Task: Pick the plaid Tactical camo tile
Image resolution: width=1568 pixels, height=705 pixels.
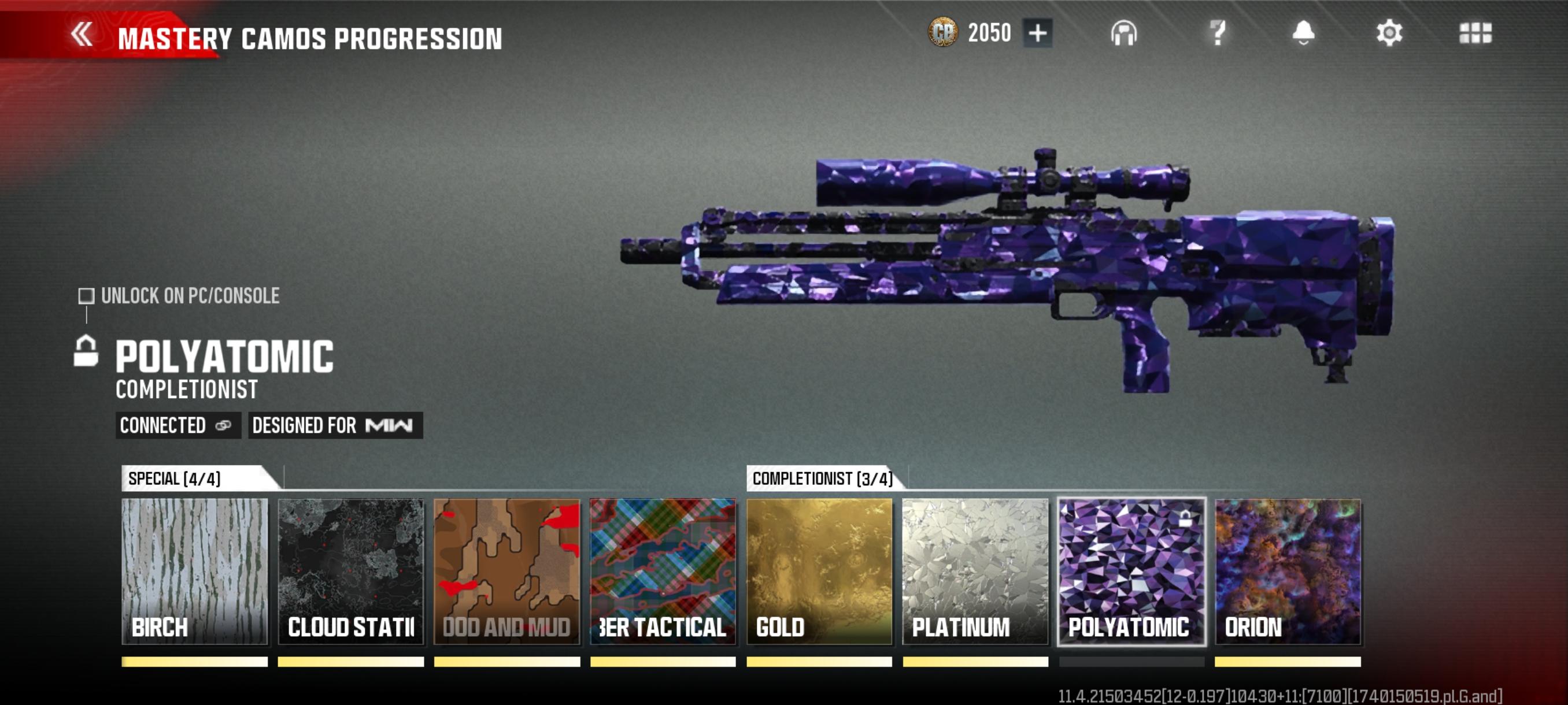Action: click(663, 571)
